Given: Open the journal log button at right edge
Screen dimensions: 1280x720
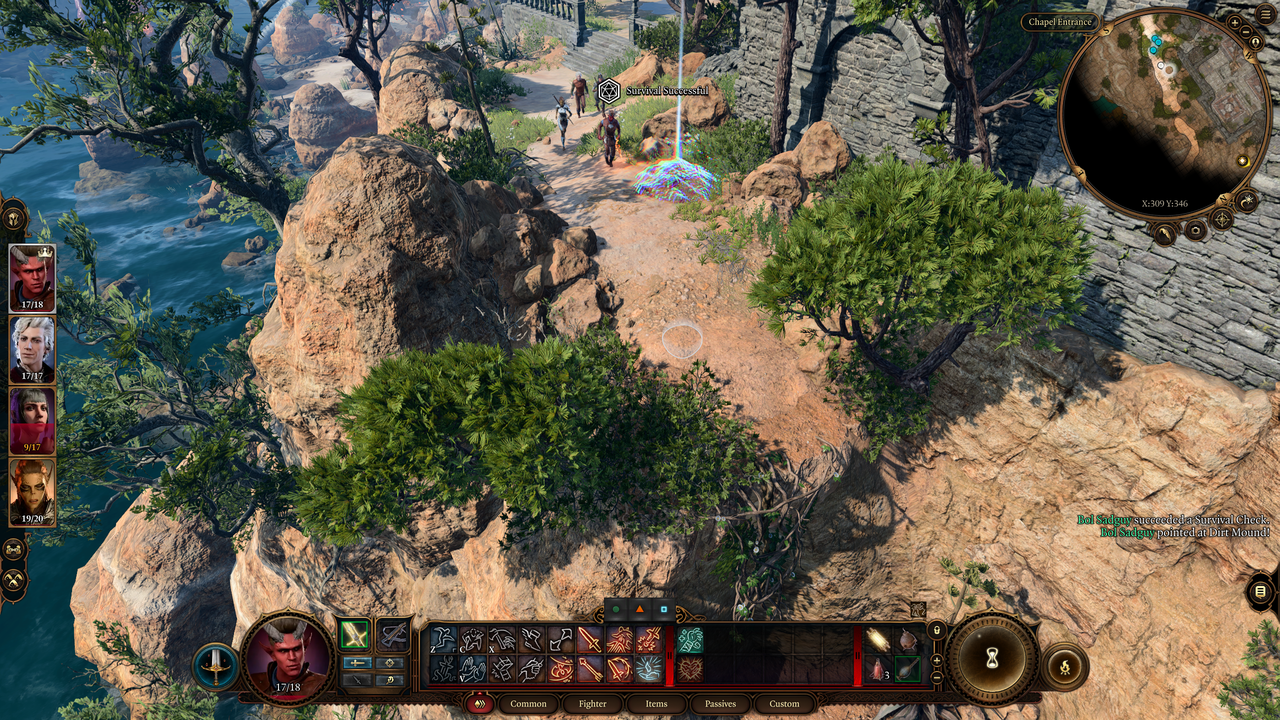Looking at the screenshot, I should (1259, 591).
